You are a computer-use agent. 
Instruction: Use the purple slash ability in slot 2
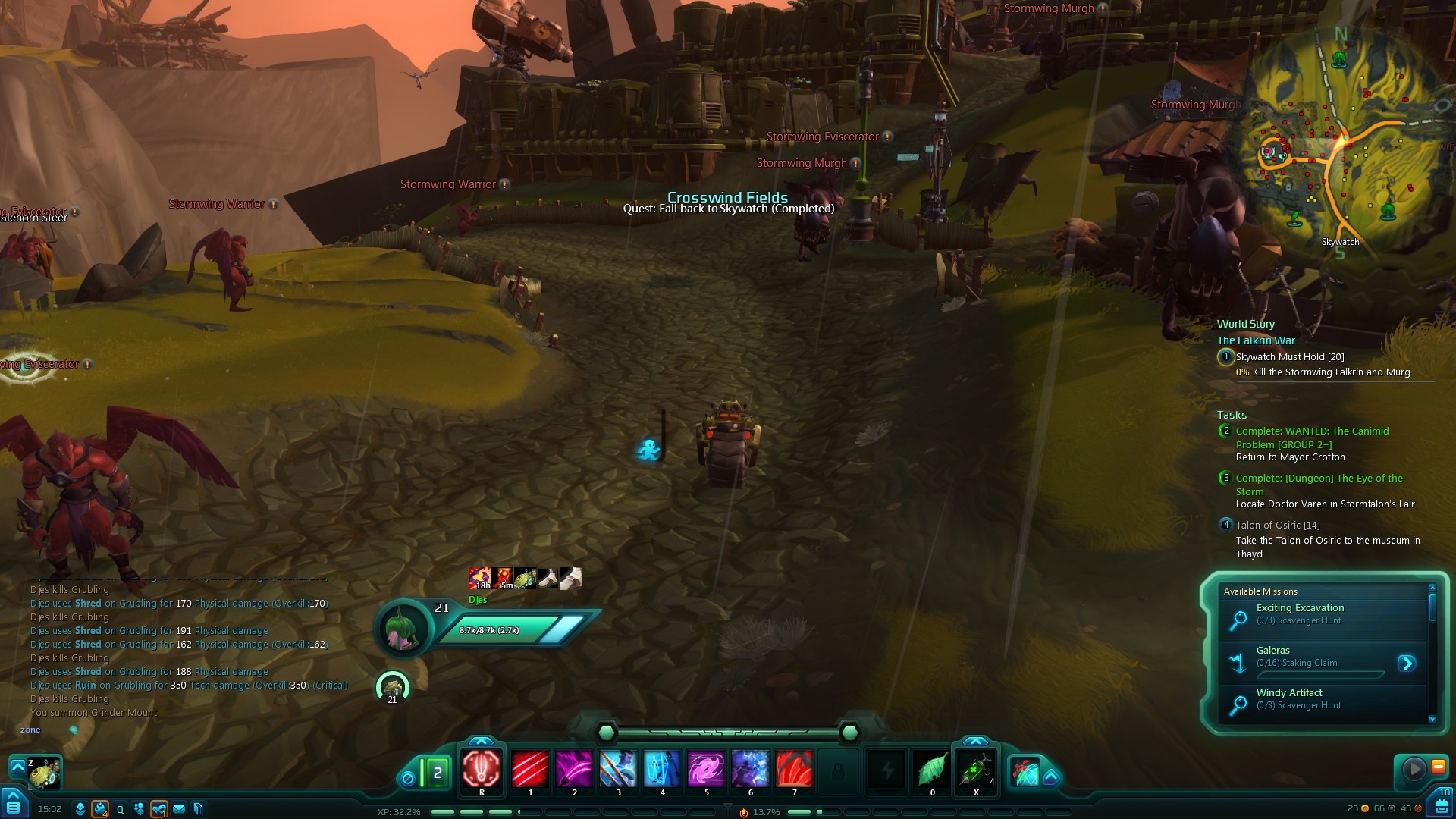point(574,769)
